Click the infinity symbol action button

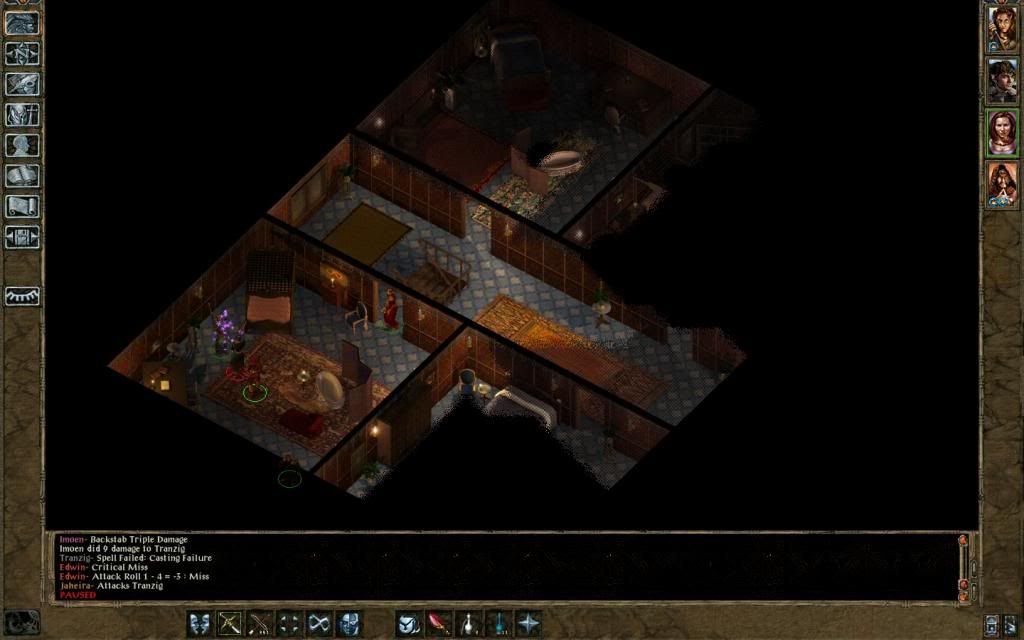point(320,624)
